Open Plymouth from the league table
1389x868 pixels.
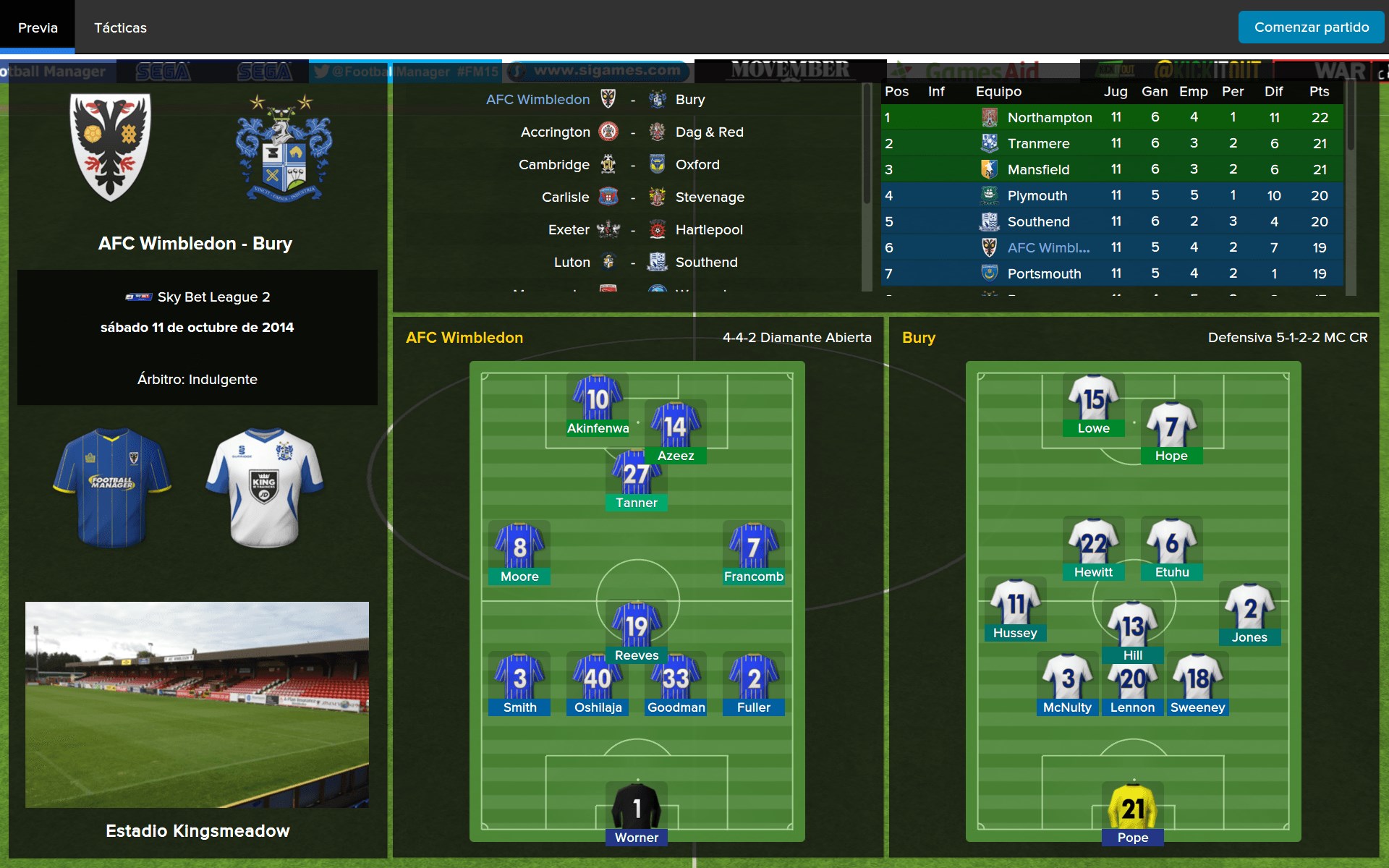point(1037,195)
